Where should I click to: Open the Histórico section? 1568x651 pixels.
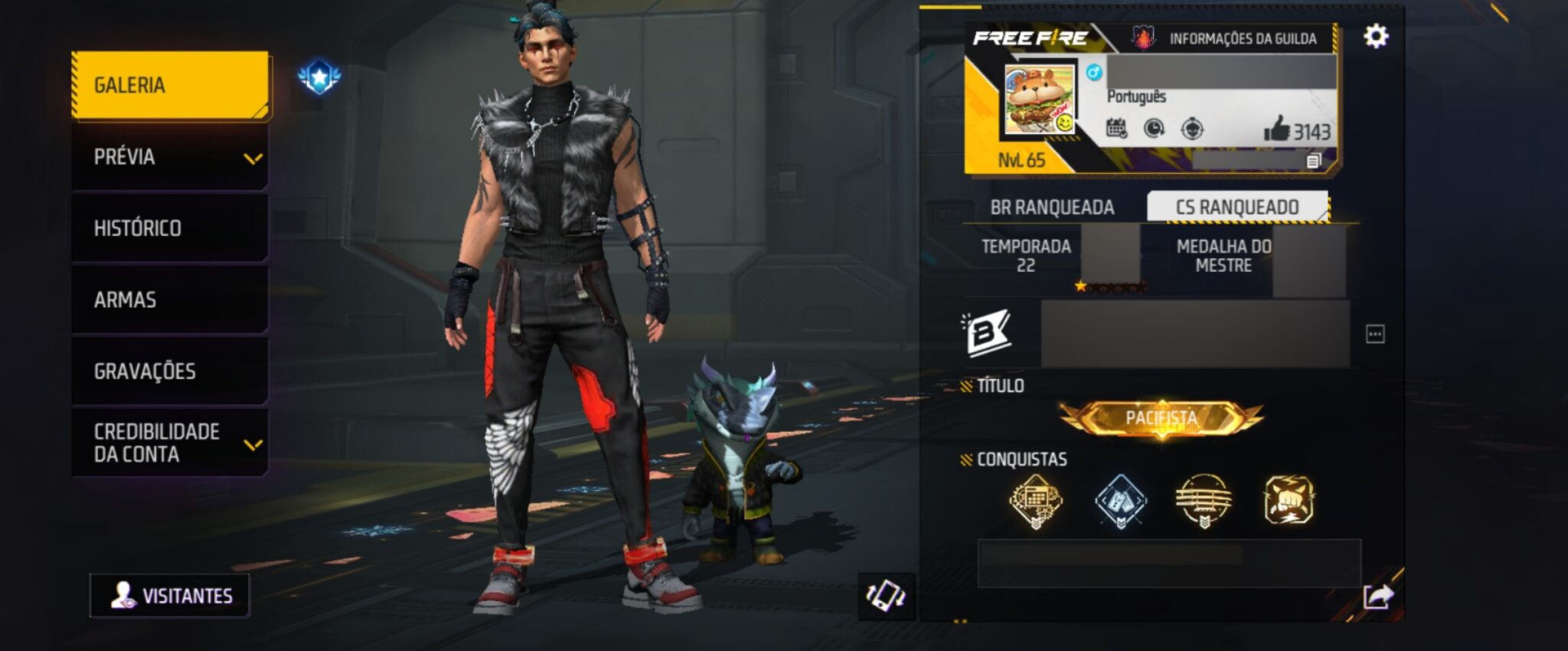click(x=170, y=228)
